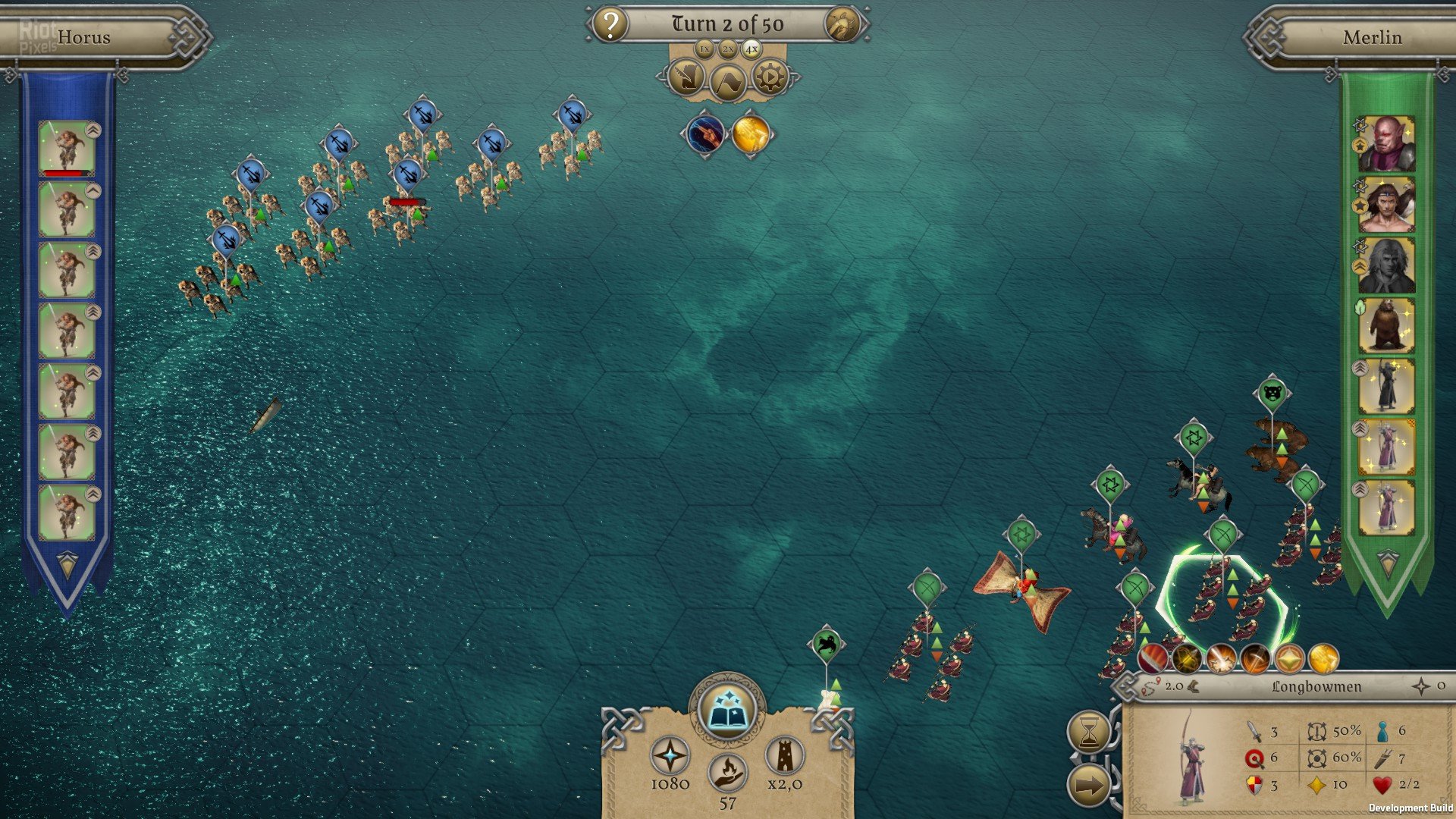Image resolution: width=1456 pixels, height=819 pixels.
Task: Expand Merlin's army list down arrow
Action: pyautogui.click(x=1387, y=563)
